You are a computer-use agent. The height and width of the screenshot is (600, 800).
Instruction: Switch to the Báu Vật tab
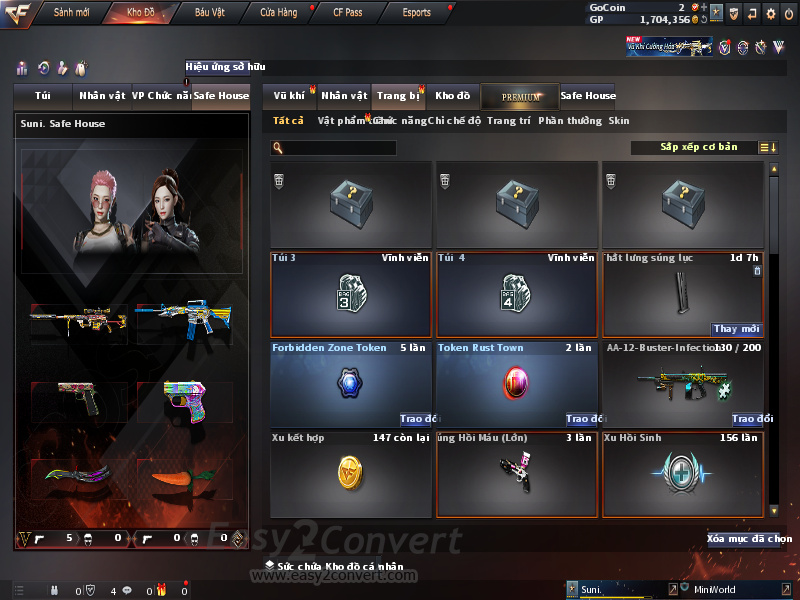click(209, 12)
